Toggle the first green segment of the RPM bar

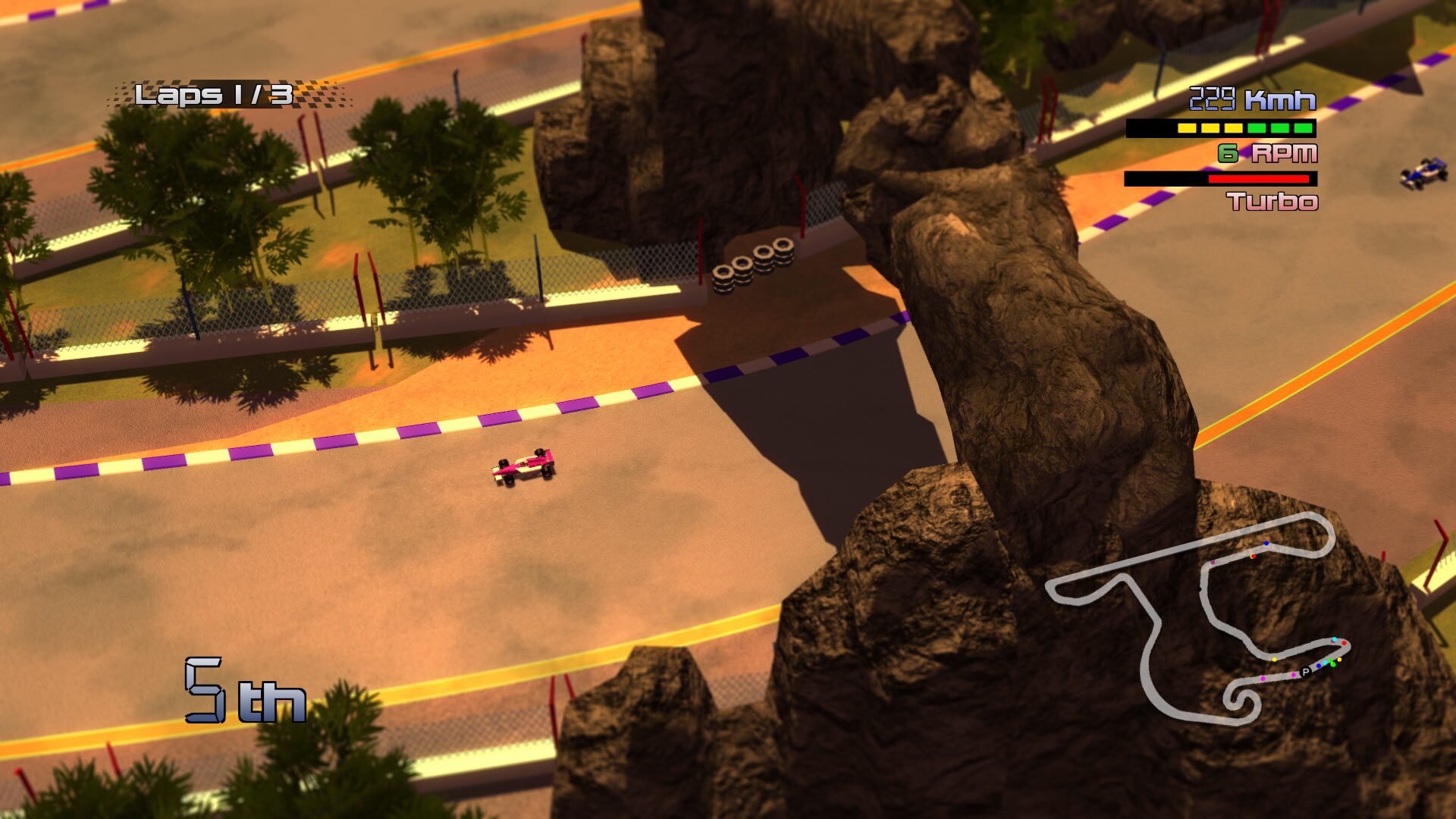click(1256, 127)
